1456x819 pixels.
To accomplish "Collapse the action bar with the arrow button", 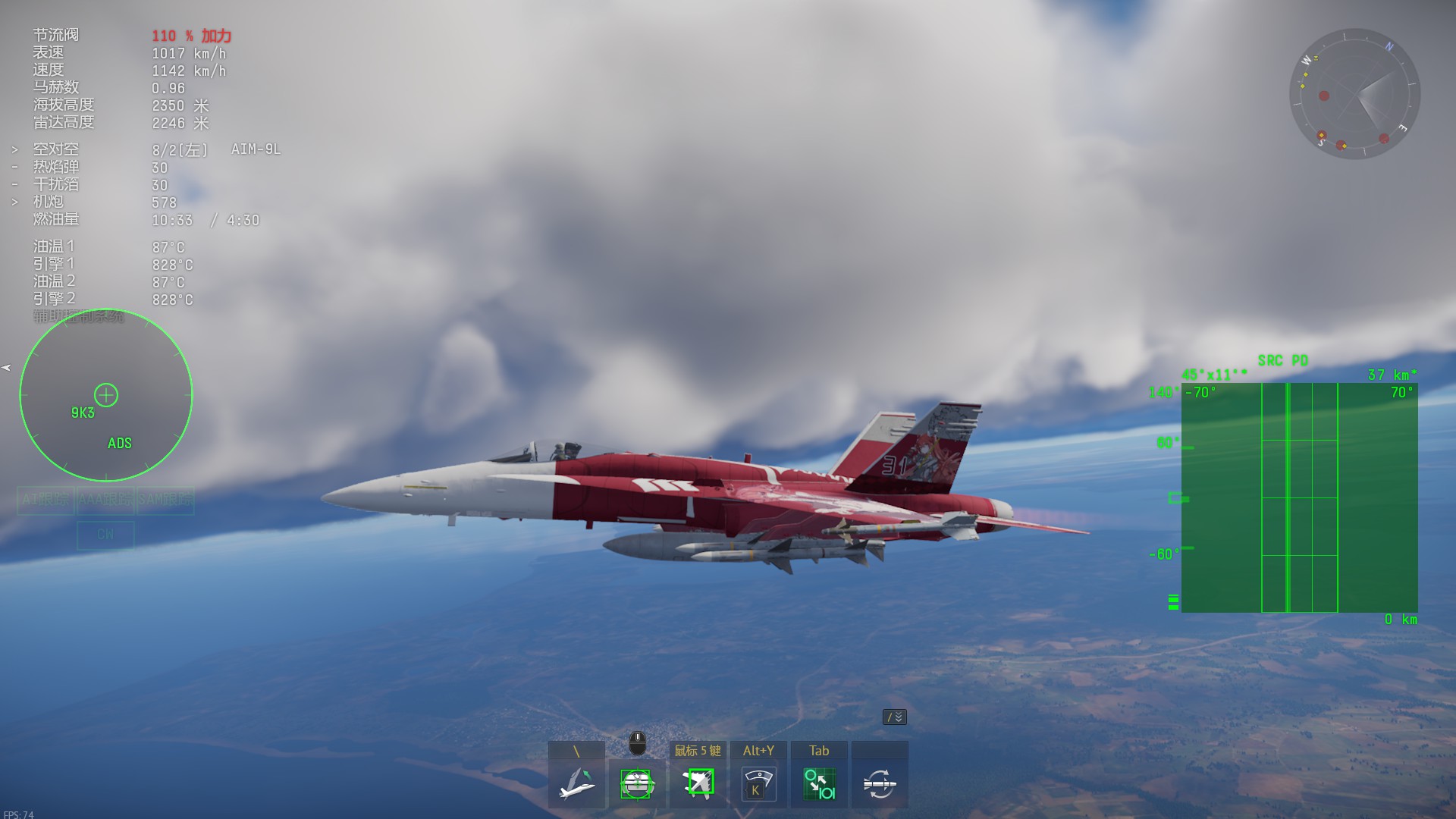I will pos(895,717).
